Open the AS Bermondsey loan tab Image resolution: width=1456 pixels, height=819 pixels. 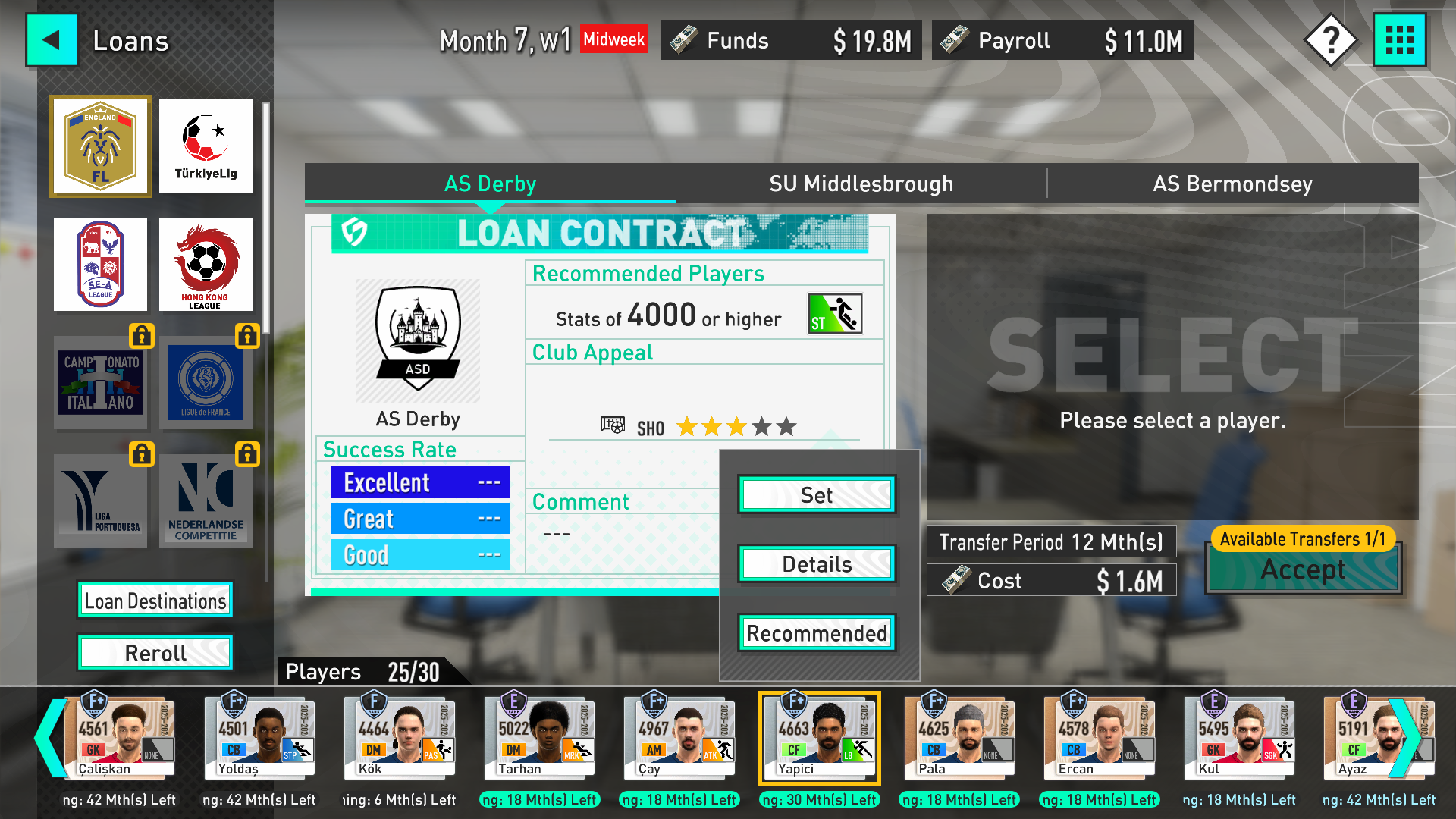(1232, 183)
